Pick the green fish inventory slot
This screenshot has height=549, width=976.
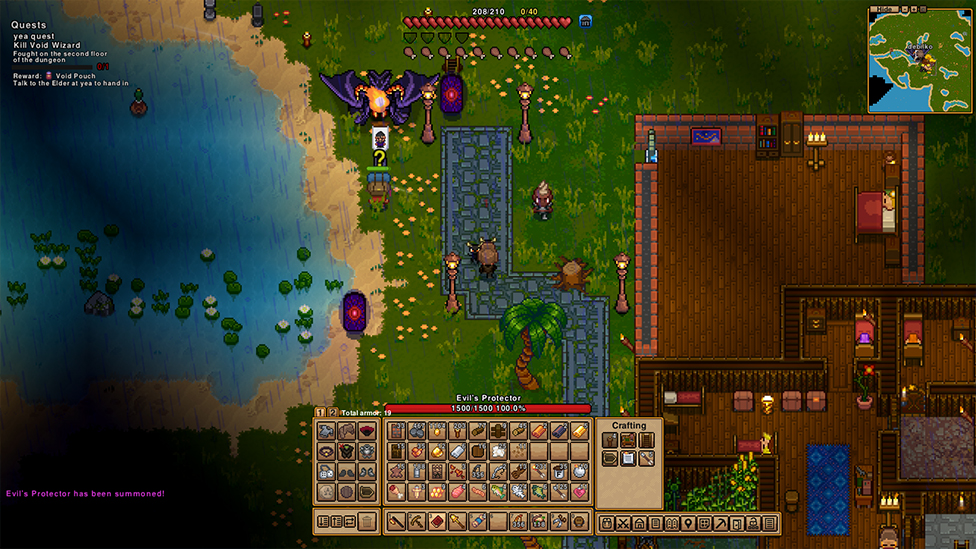click(538, 491)
